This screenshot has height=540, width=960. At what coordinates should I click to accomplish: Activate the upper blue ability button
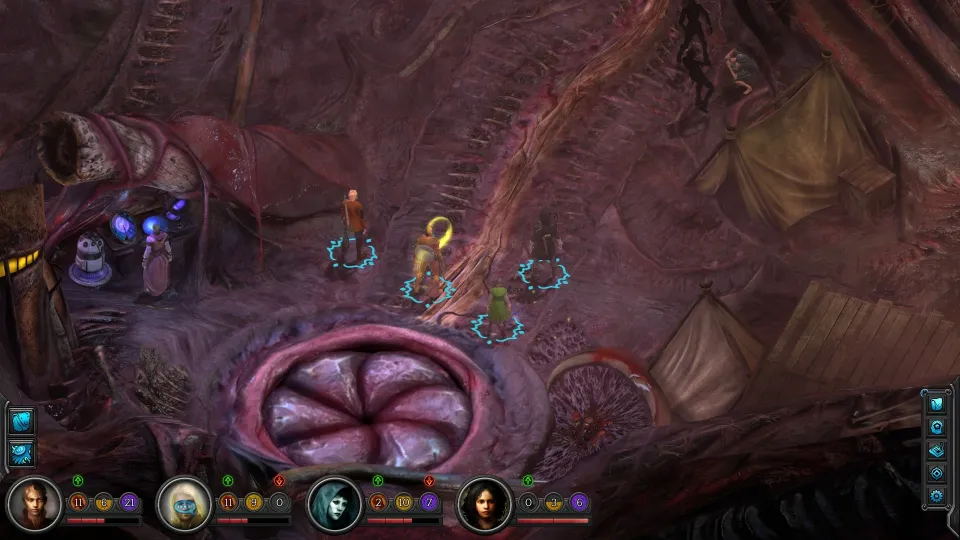point(21,421)
